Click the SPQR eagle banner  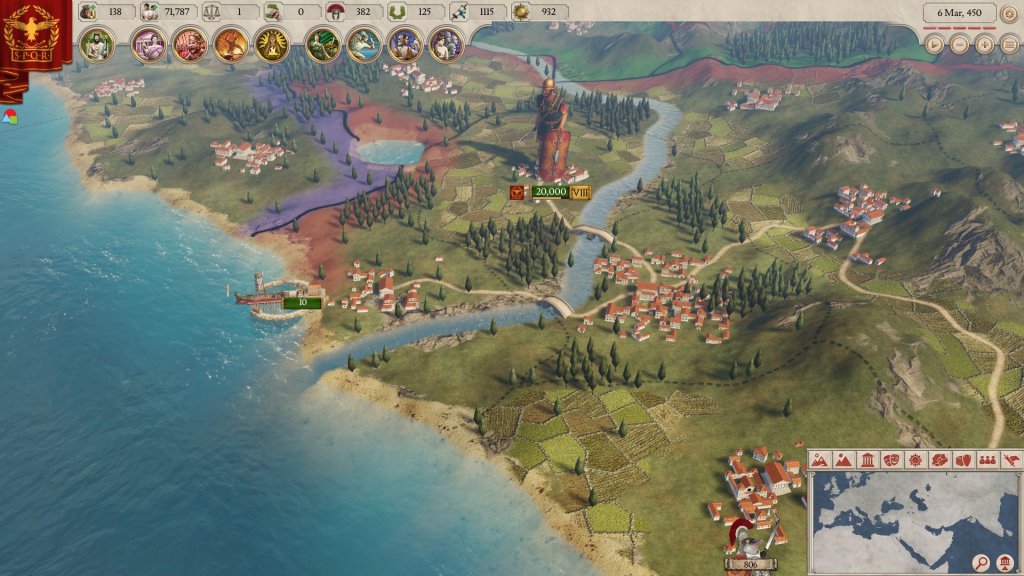coord(29,40)
